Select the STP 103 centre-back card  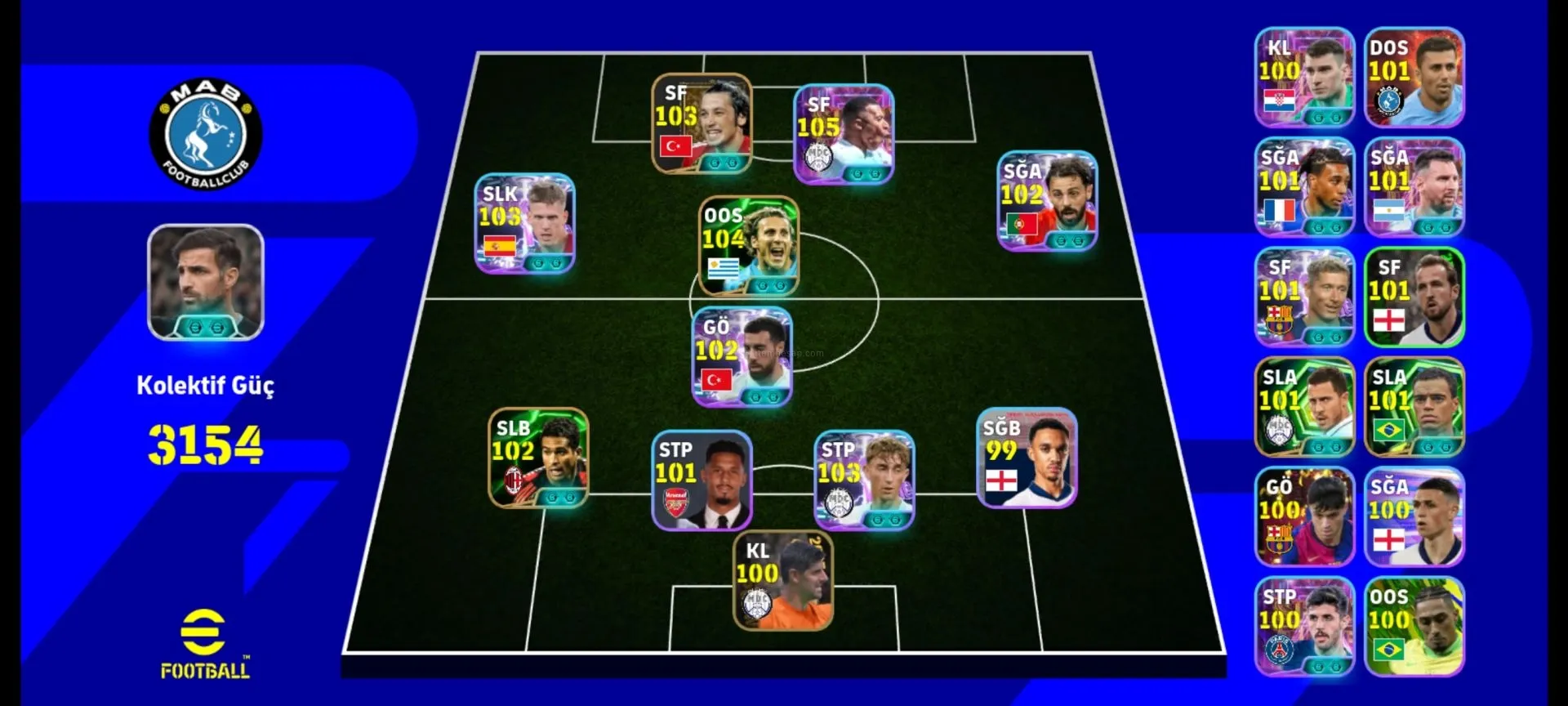point(864,480)
